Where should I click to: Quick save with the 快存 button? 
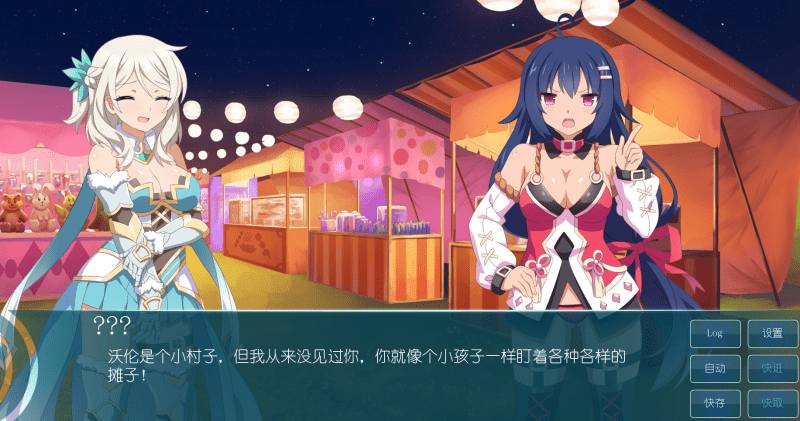[715, 403]
